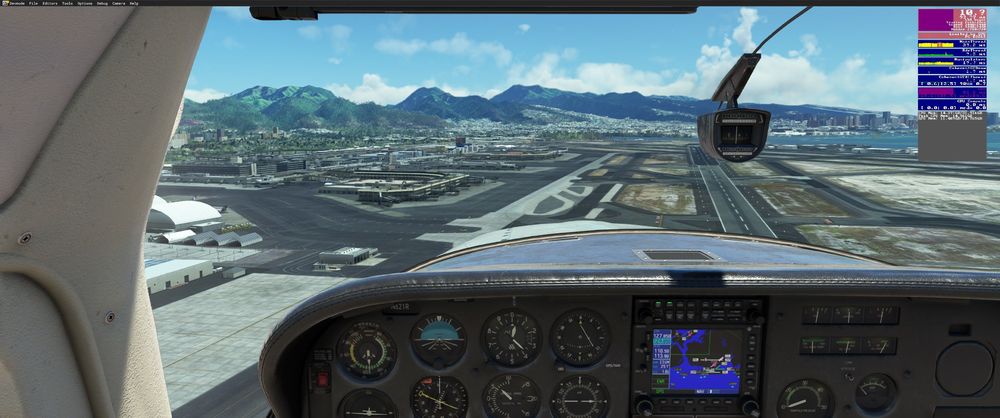Open the Help menu
The height and width of the screenshot is (418, 1000).
(x=134, y=3)
